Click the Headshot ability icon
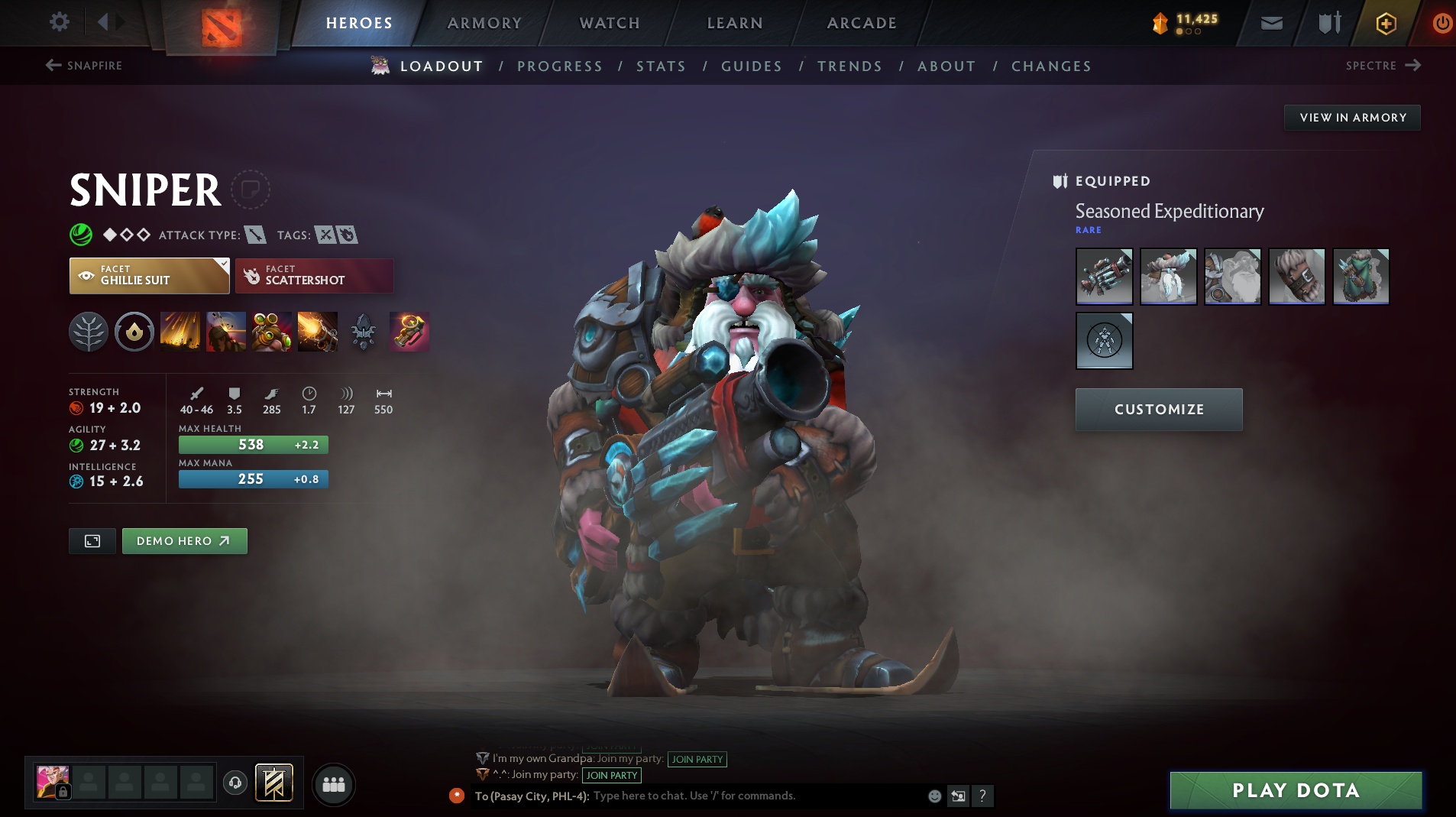The image size is (1456, 817). point(226,332)
